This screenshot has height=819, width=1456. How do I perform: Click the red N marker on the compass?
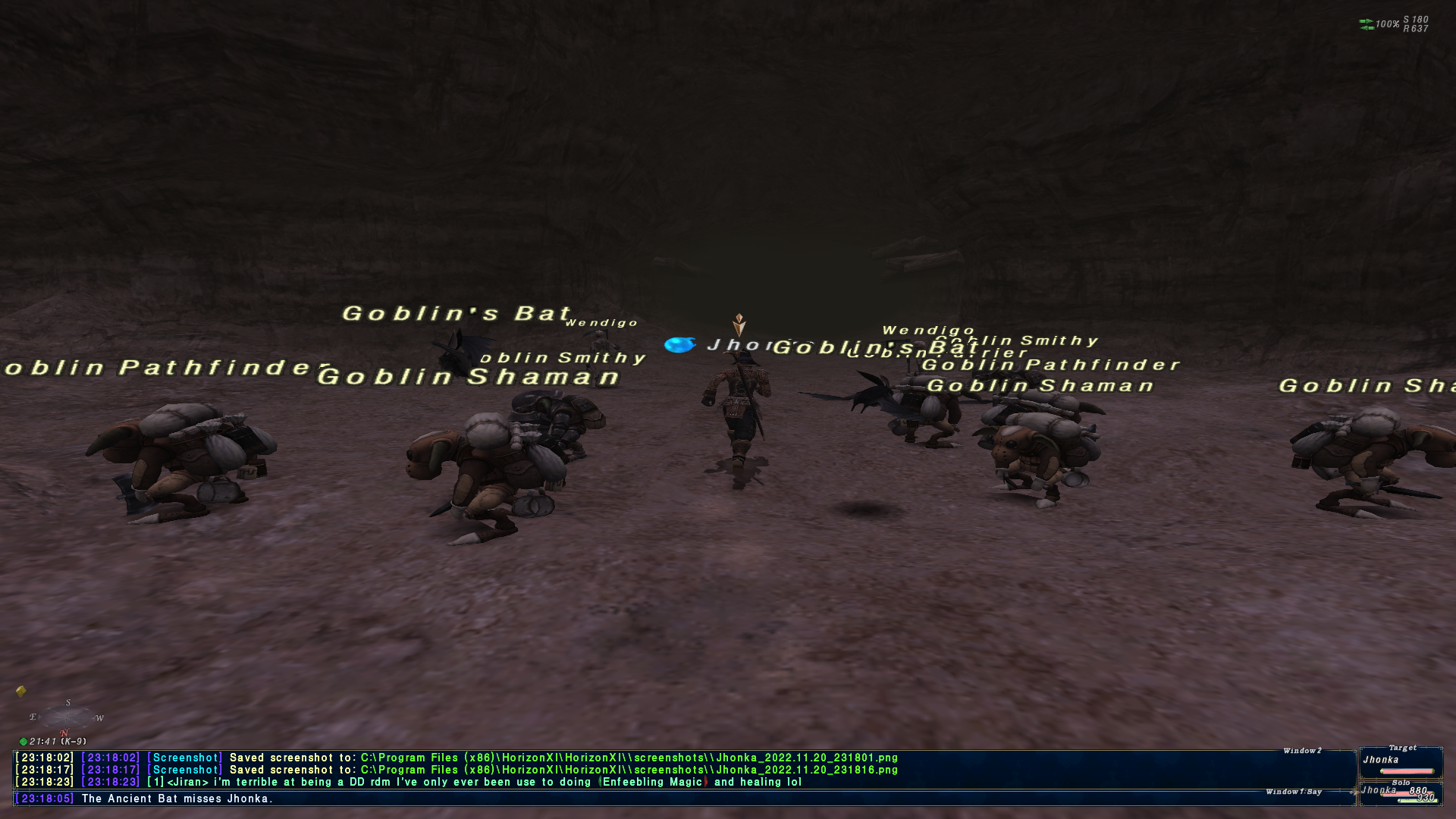tap(64, 733)
